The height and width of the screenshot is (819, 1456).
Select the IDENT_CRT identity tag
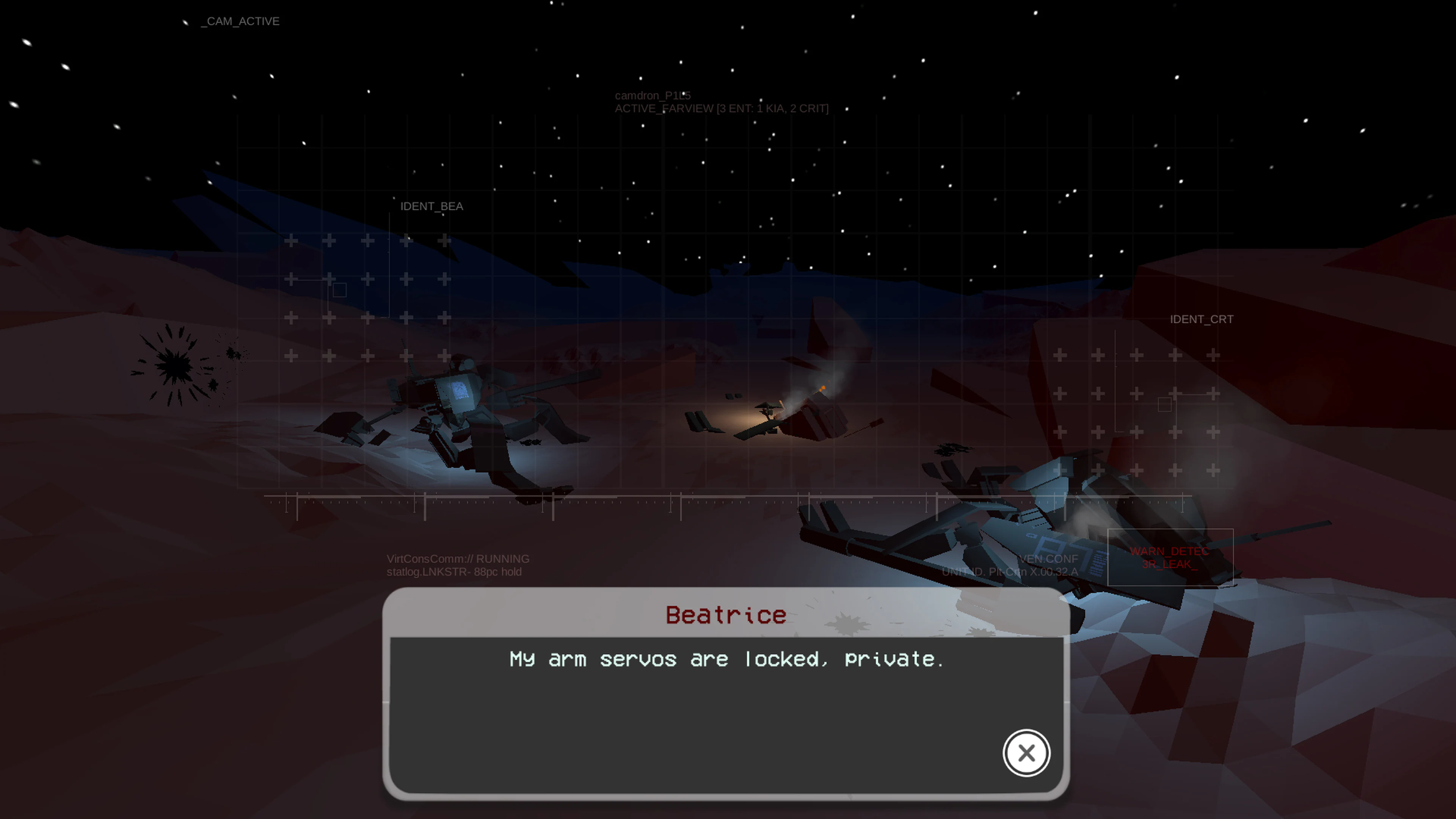(x=1202, y=319)
